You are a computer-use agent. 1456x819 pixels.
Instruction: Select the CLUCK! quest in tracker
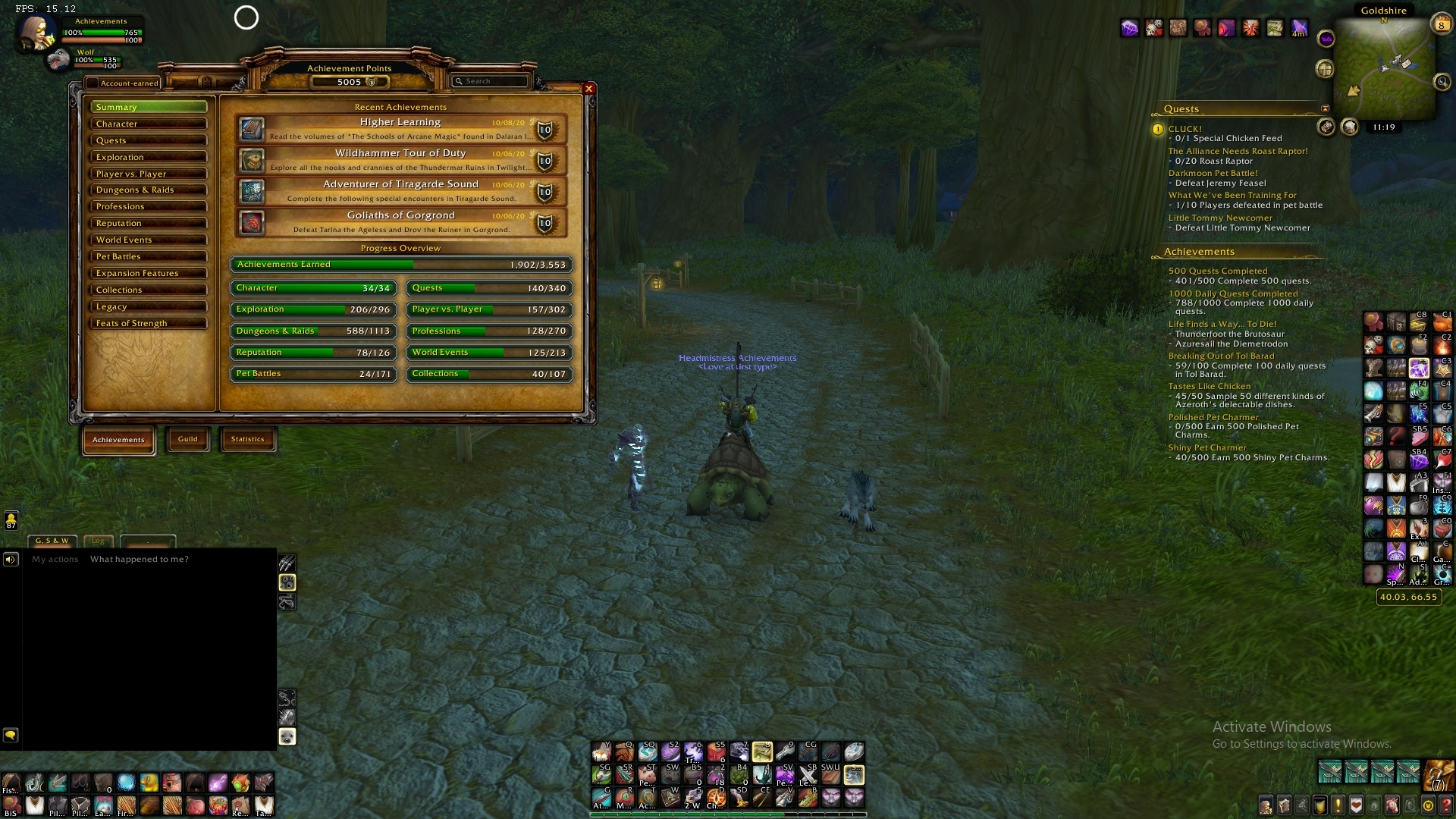click(x=1185, y=129)
